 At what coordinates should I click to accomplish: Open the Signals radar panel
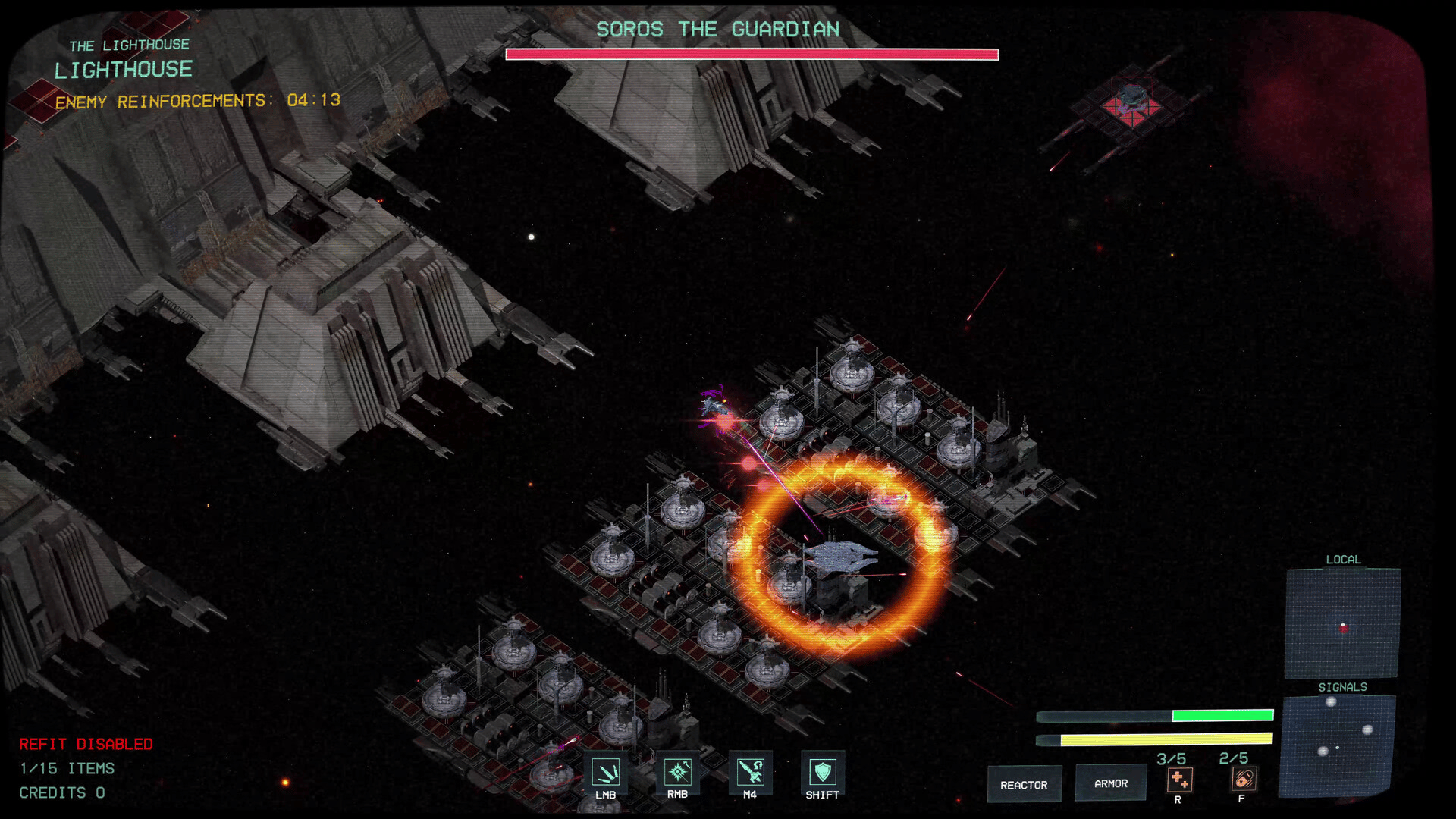tap(1337, 745)
